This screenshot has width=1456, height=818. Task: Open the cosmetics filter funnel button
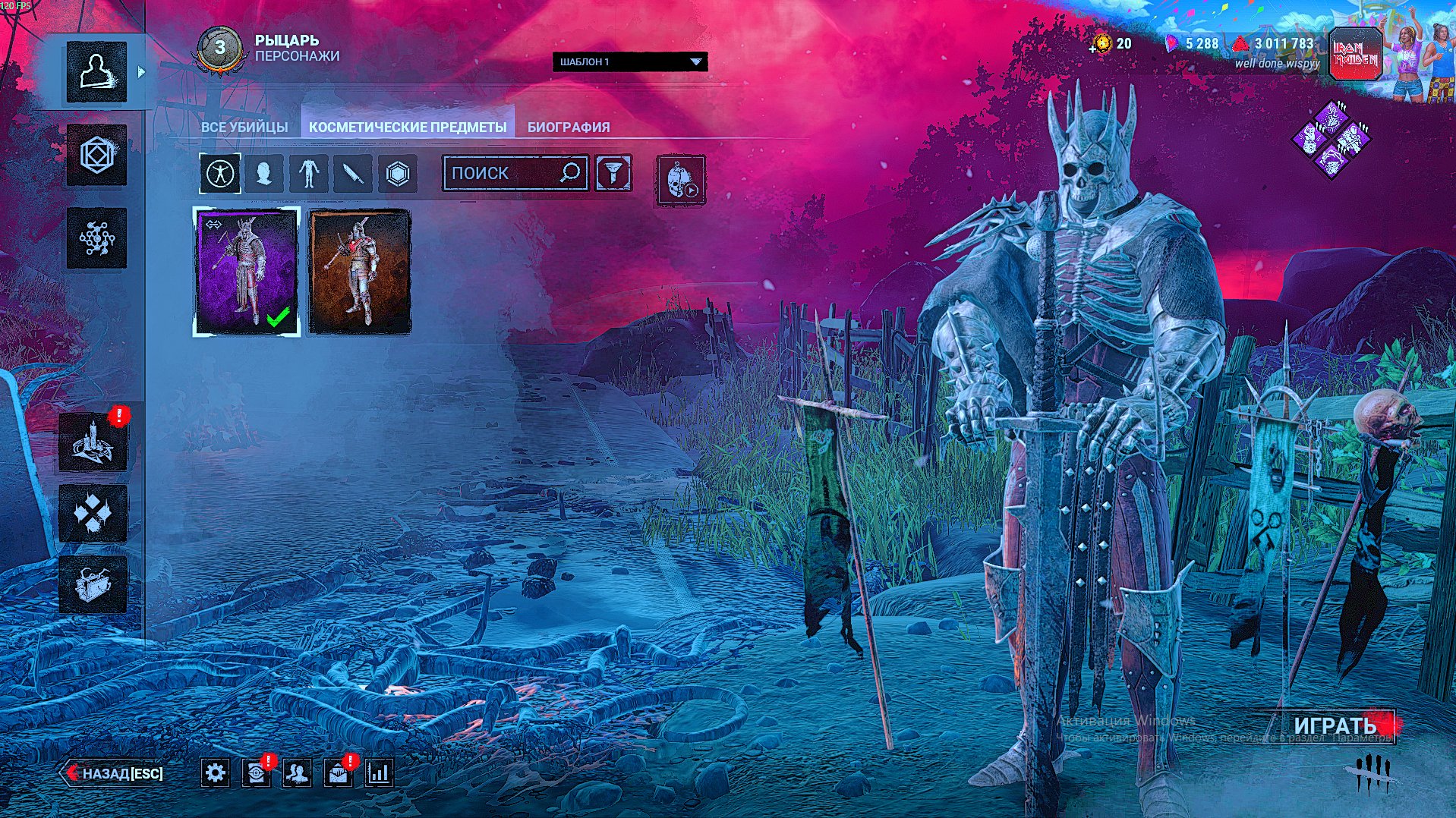tap(613, 173)
